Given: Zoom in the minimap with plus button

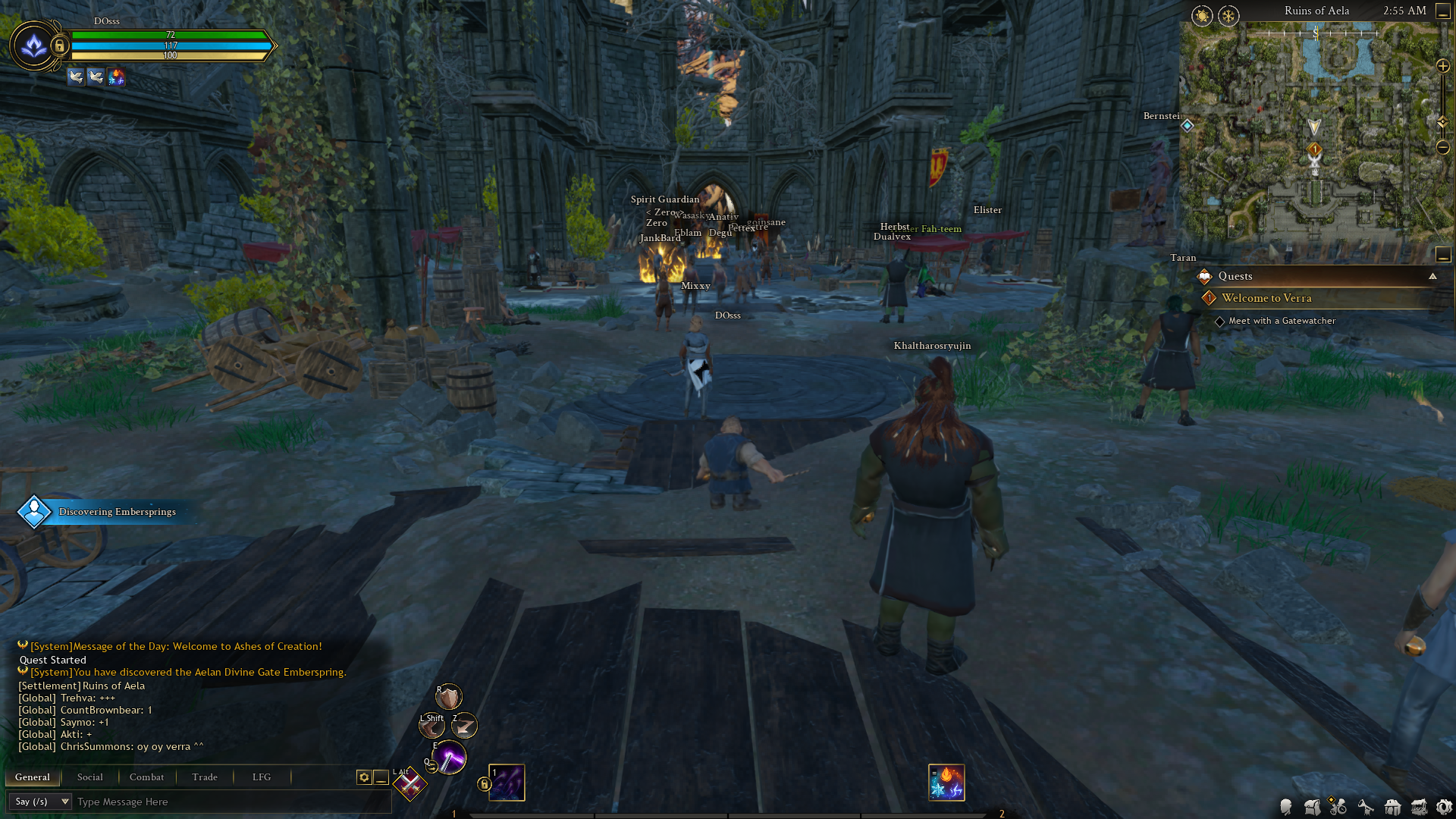Looking at the screenshot, I should [1443, 66].
